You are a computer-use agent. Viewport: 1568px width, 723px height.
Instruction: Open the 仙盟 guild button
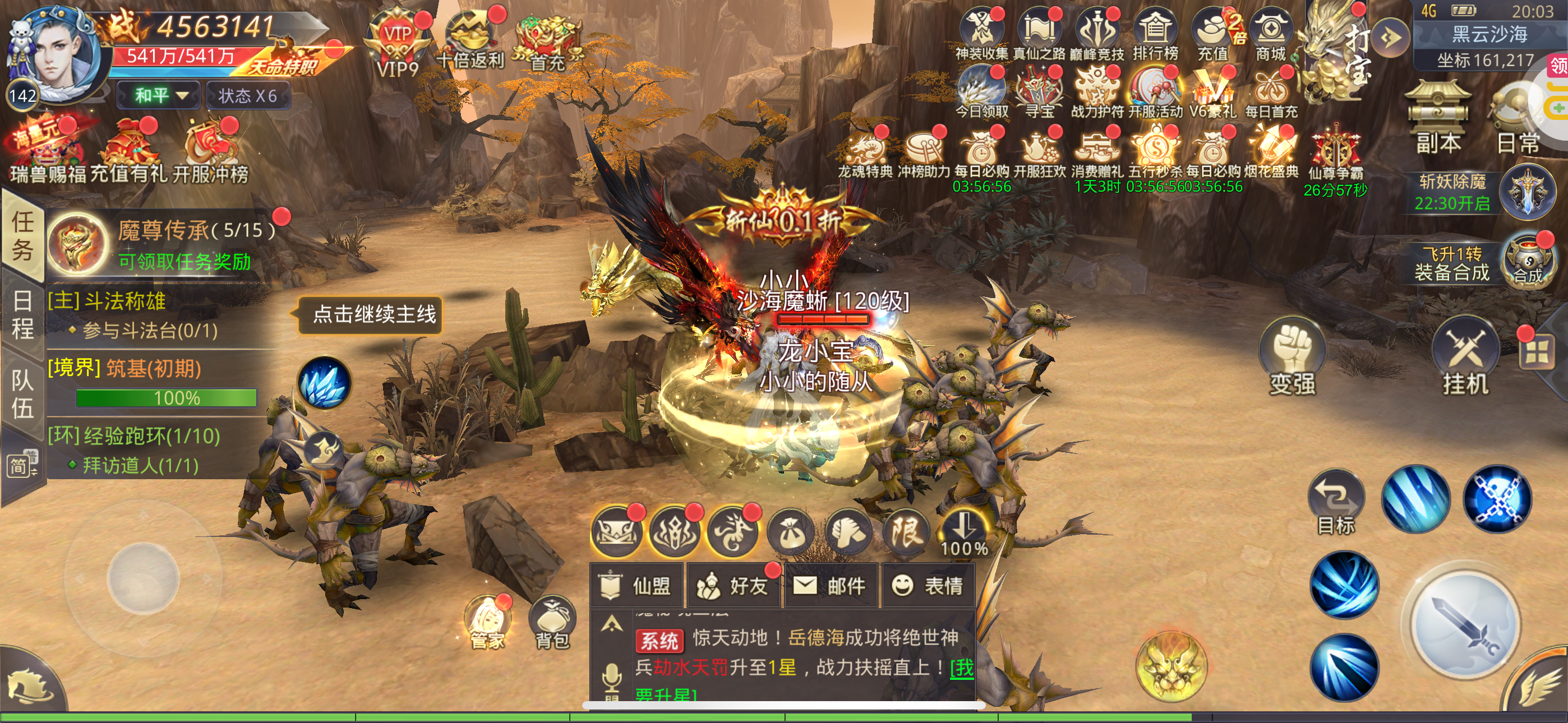pos(637,586)
